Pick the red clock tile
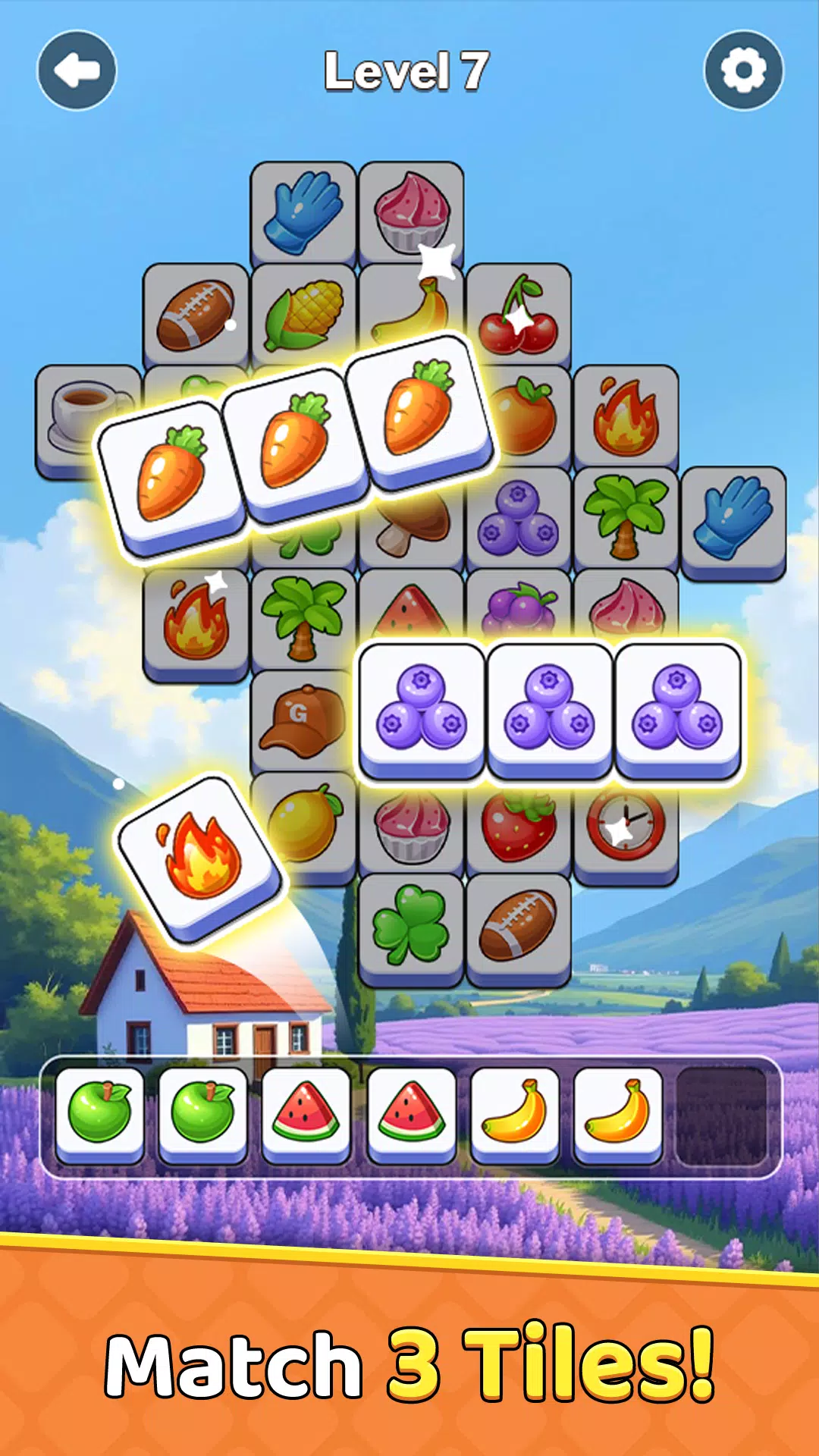Screen dimensions: 819x1456 pyautogui.click(x=626, y=827)
